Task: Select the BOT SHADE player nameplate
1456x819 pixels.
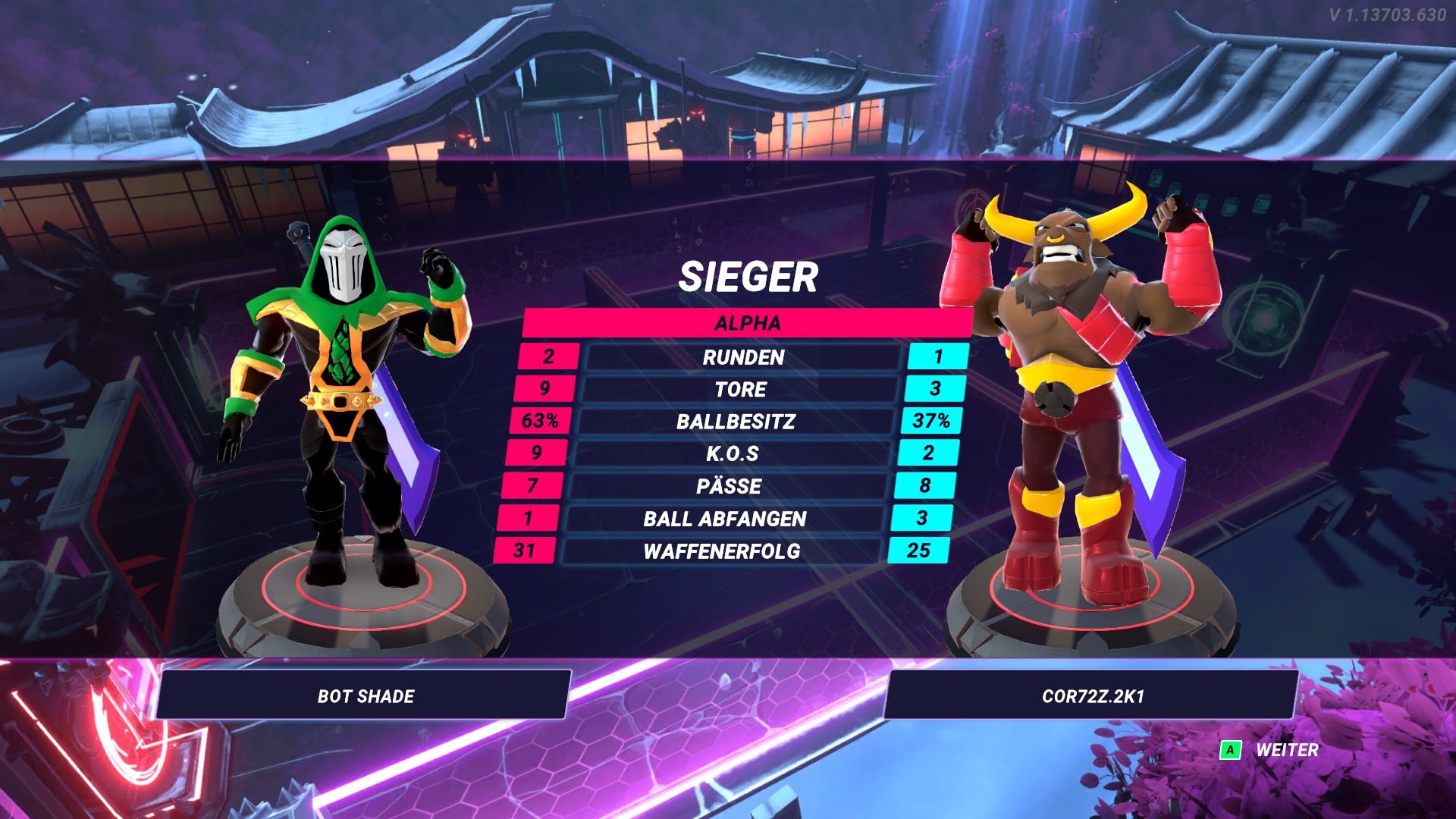Action: click(365, 695)
